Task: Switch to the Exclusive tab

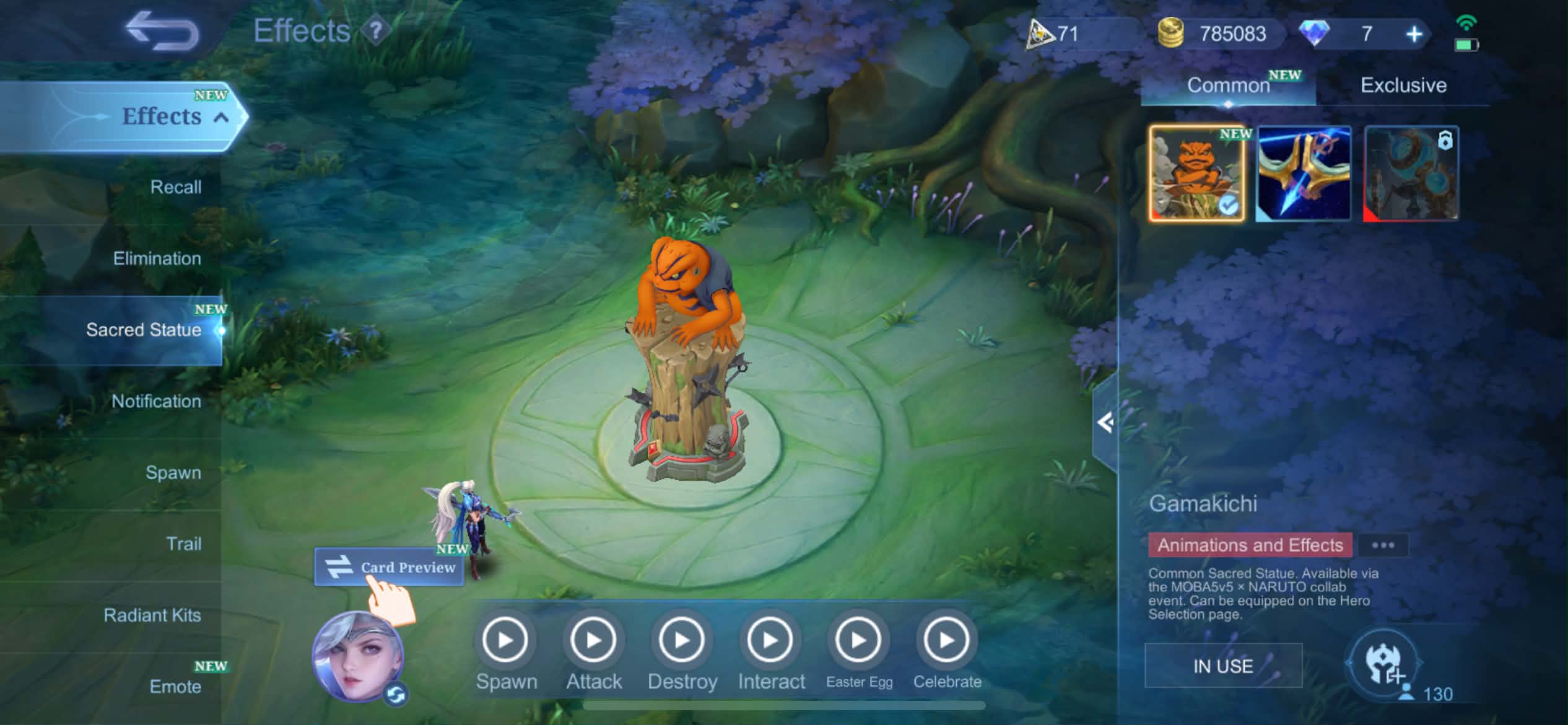Action: (1403, 86)
